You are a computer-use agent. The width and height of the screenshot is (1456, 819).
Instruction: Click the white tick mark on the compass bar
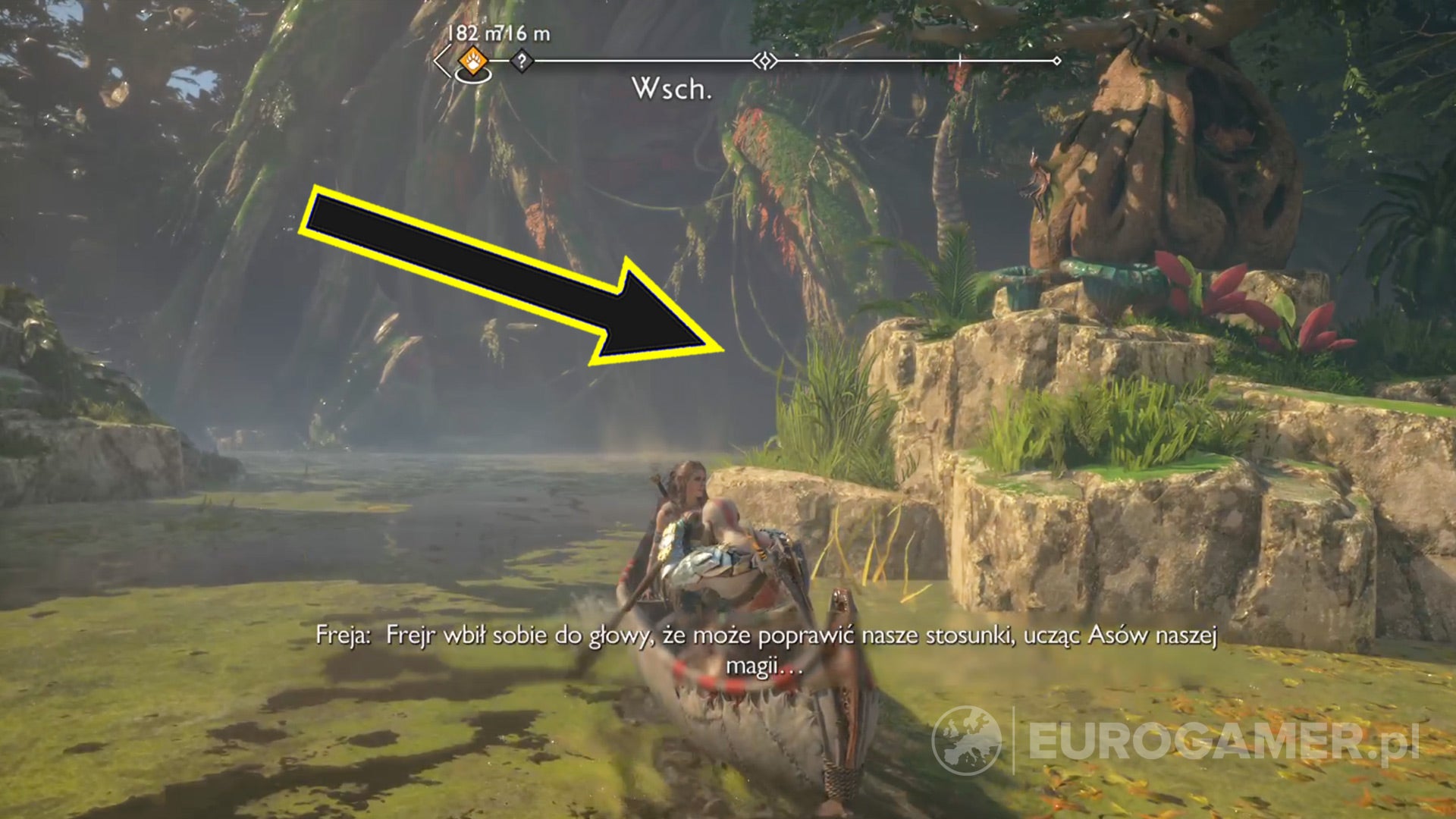959,59
